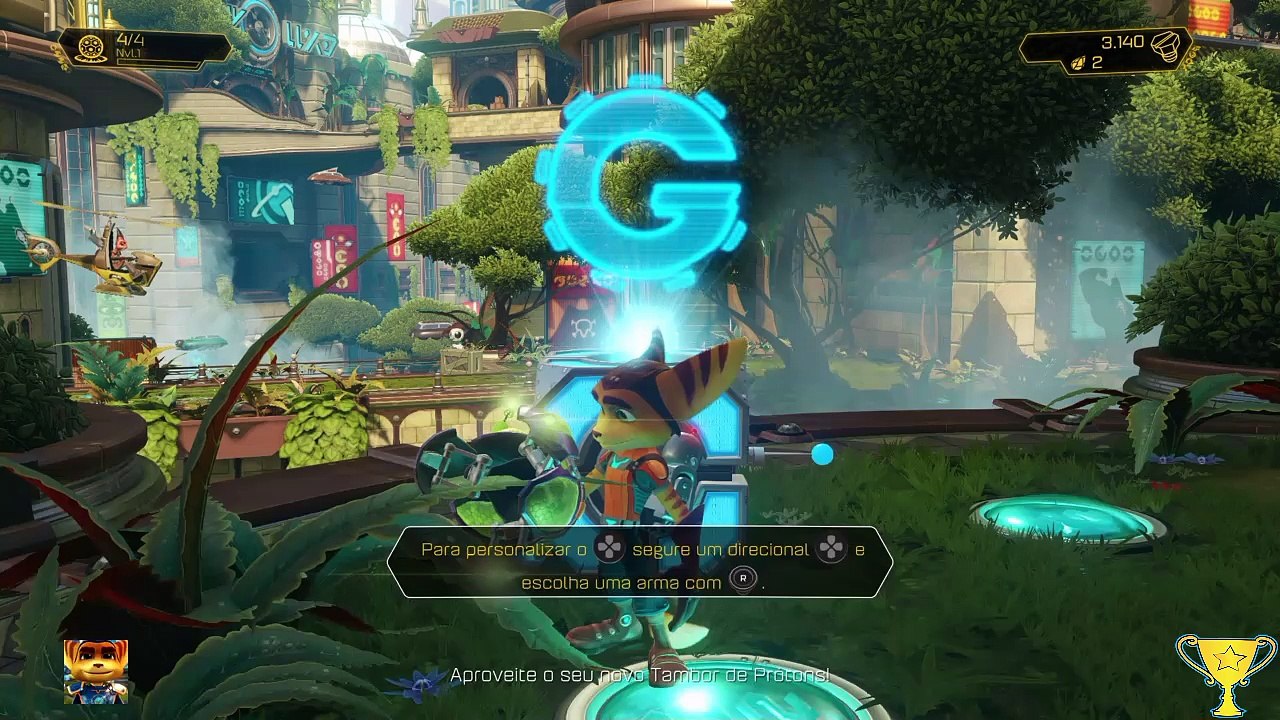Click the Ratchet avatar thumbnail
This screenshot has height=720, width=1280.
pyautogui.click(x=96, y=671)
